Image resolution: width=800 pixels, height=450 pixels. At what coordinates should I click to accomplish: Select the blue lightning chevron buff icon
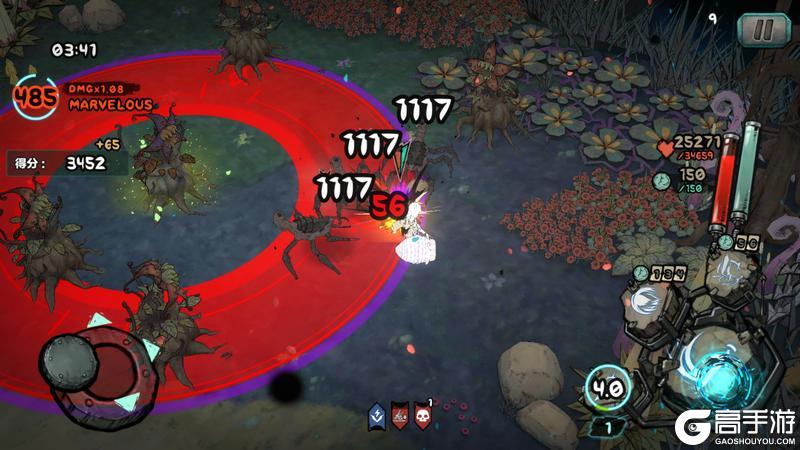click(x=377, y=415)
